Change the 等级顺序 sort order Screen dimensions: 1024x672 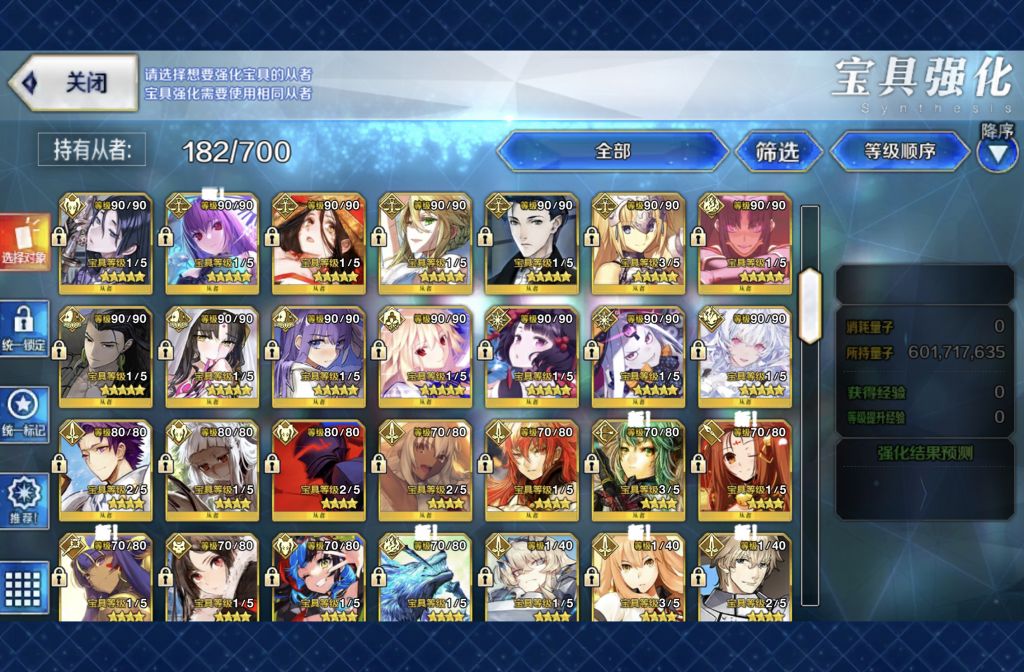click(899, 152)
